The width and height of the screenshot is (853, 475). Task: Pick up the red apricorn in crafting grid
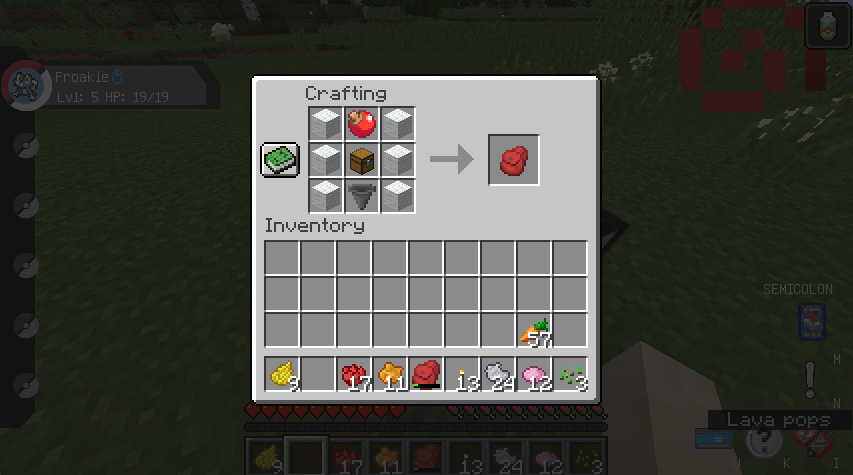pyautogui.click(x=361, y=125)
